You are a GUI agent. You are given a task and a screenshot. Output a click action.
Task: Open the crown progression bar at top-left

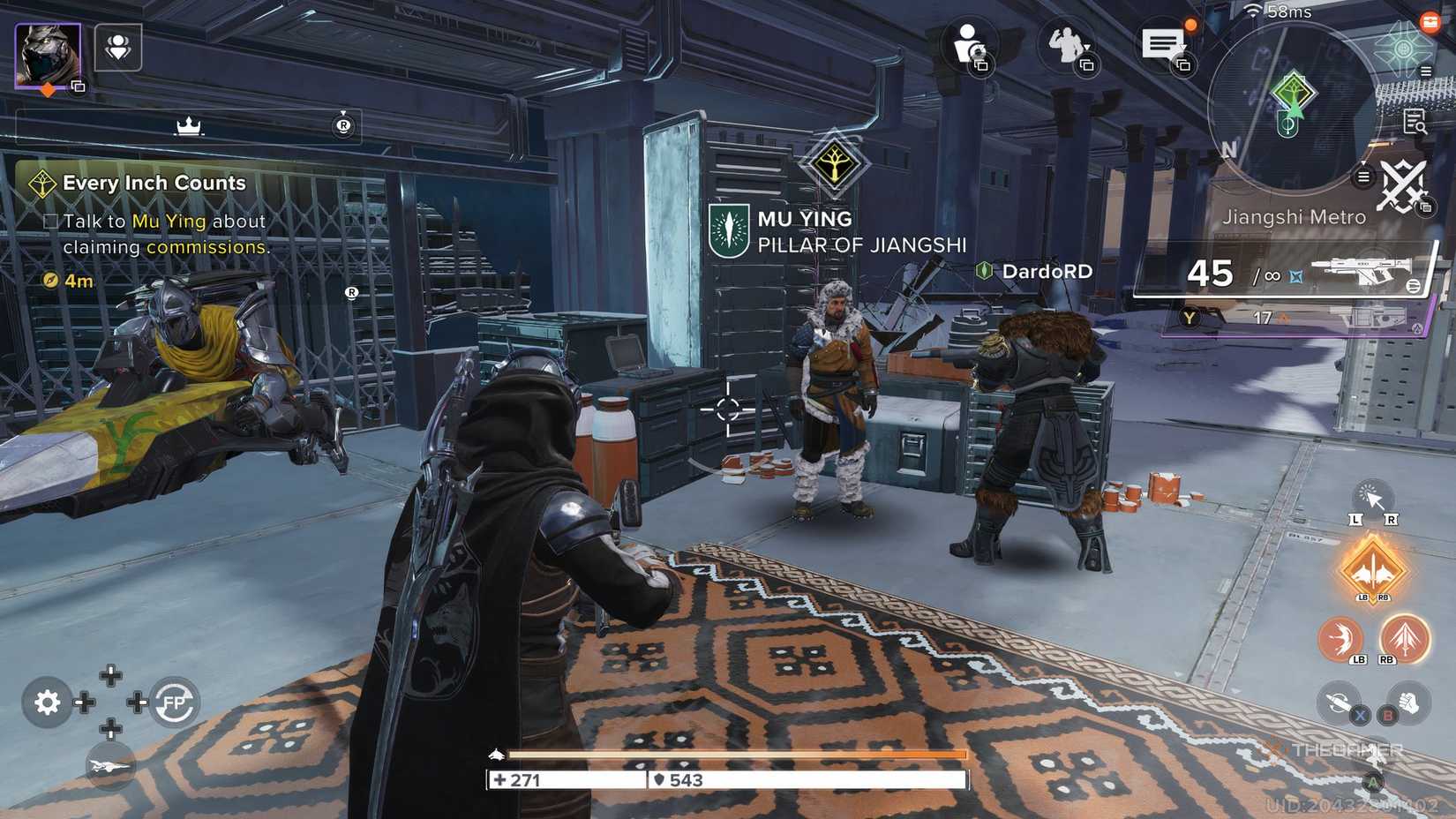click(x=187, y=125)
